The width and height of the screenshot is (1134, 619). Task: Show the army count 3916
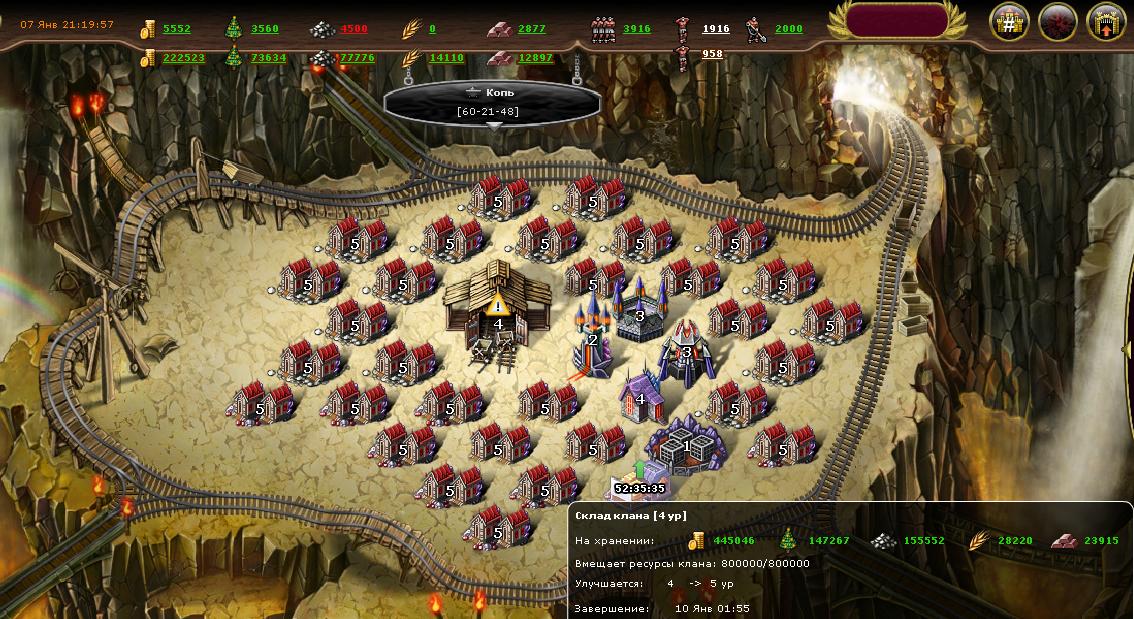point(637,29)
